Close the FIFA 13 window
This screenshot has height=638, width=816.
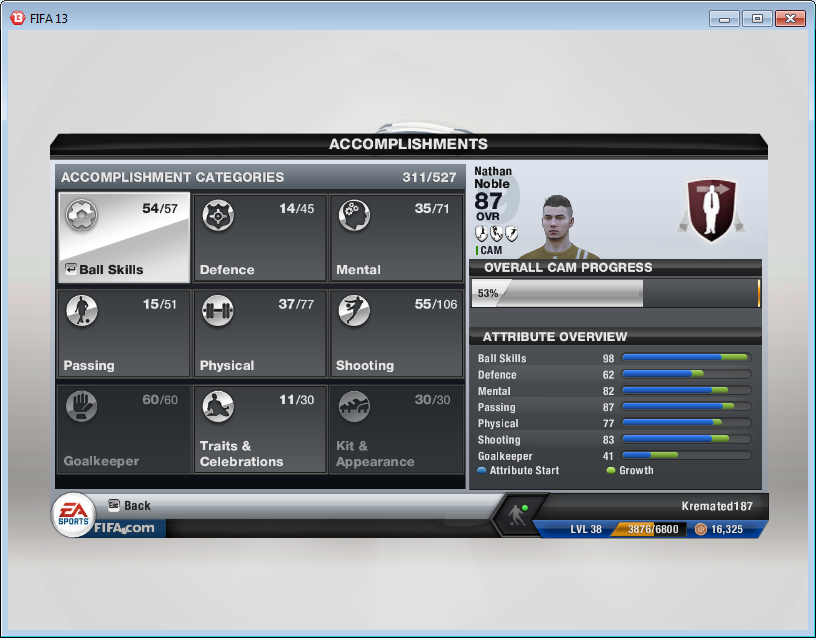pos(789,19)
